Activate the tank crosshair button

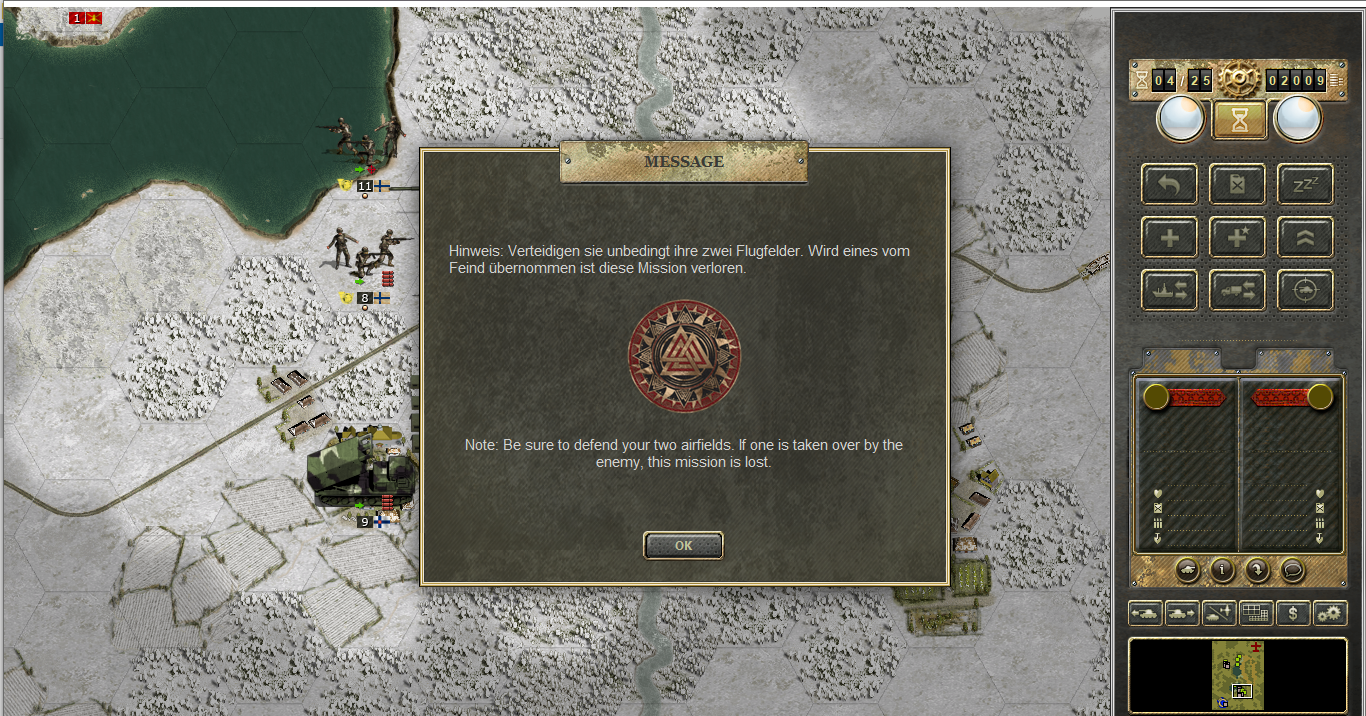[x=1305, y=290]
